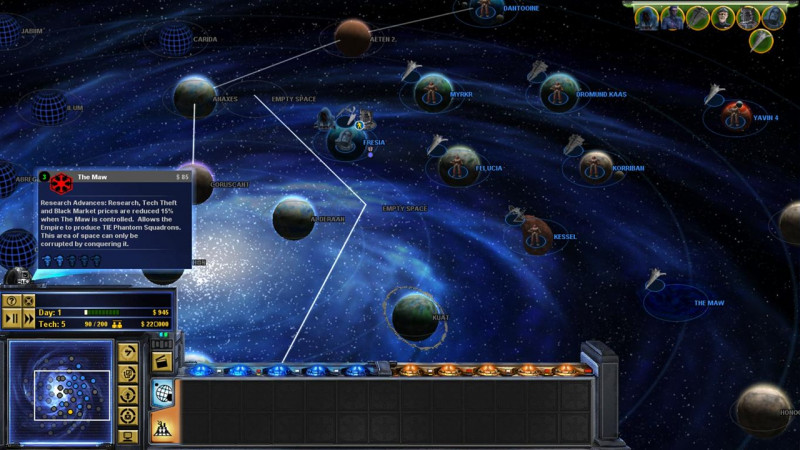Toggle the play/pause game speed button
The height and width of the screenshot is (450, 800).
point(12,318)
